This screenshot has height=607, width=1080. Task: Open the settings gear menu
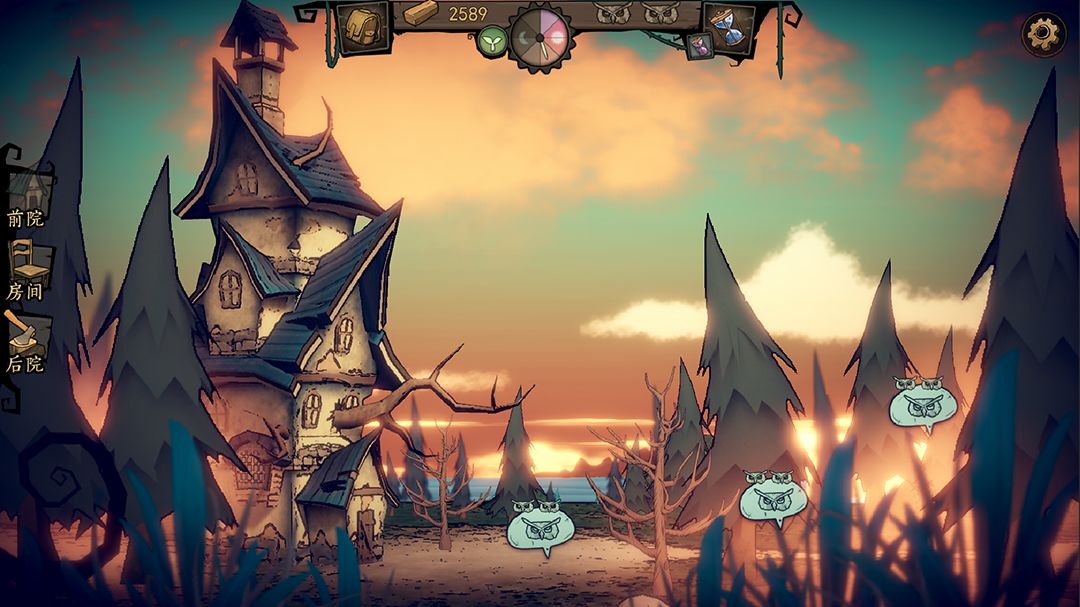[1043, 35]
